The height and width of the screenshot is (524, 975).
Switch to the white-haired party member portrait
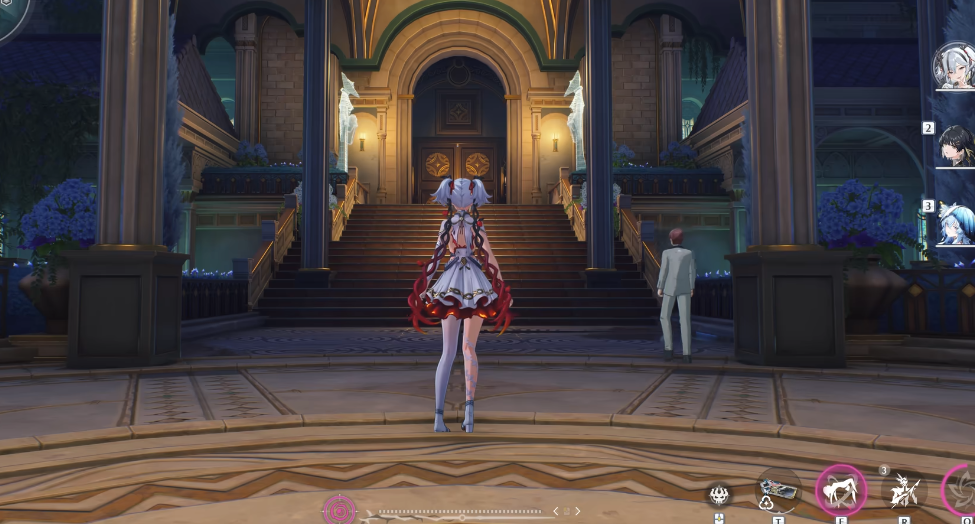coord(953,66)
